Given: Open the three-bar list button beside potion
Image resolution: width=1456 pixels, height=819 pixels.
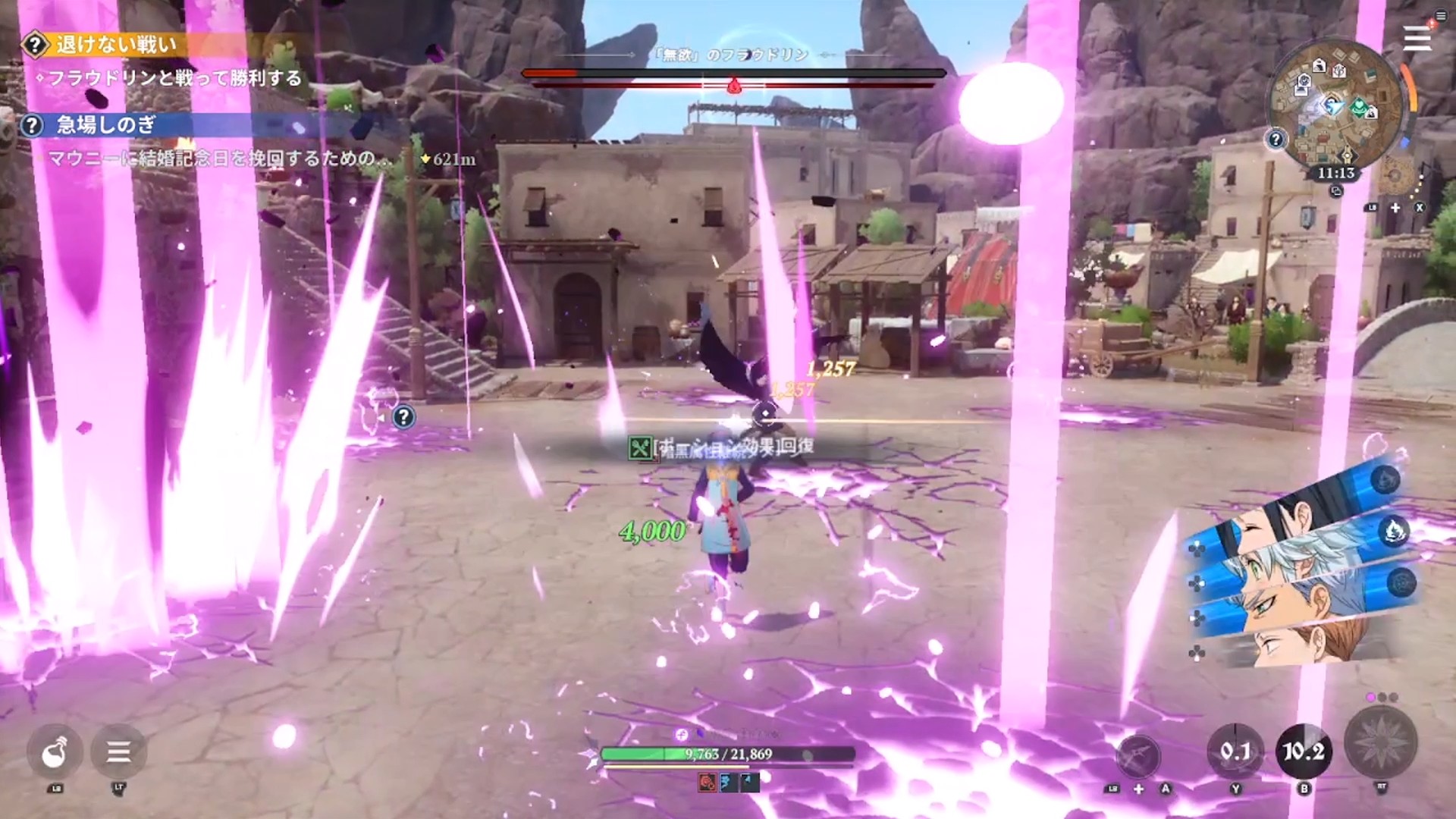Looking at the screenshot, I should coord(118,752).
